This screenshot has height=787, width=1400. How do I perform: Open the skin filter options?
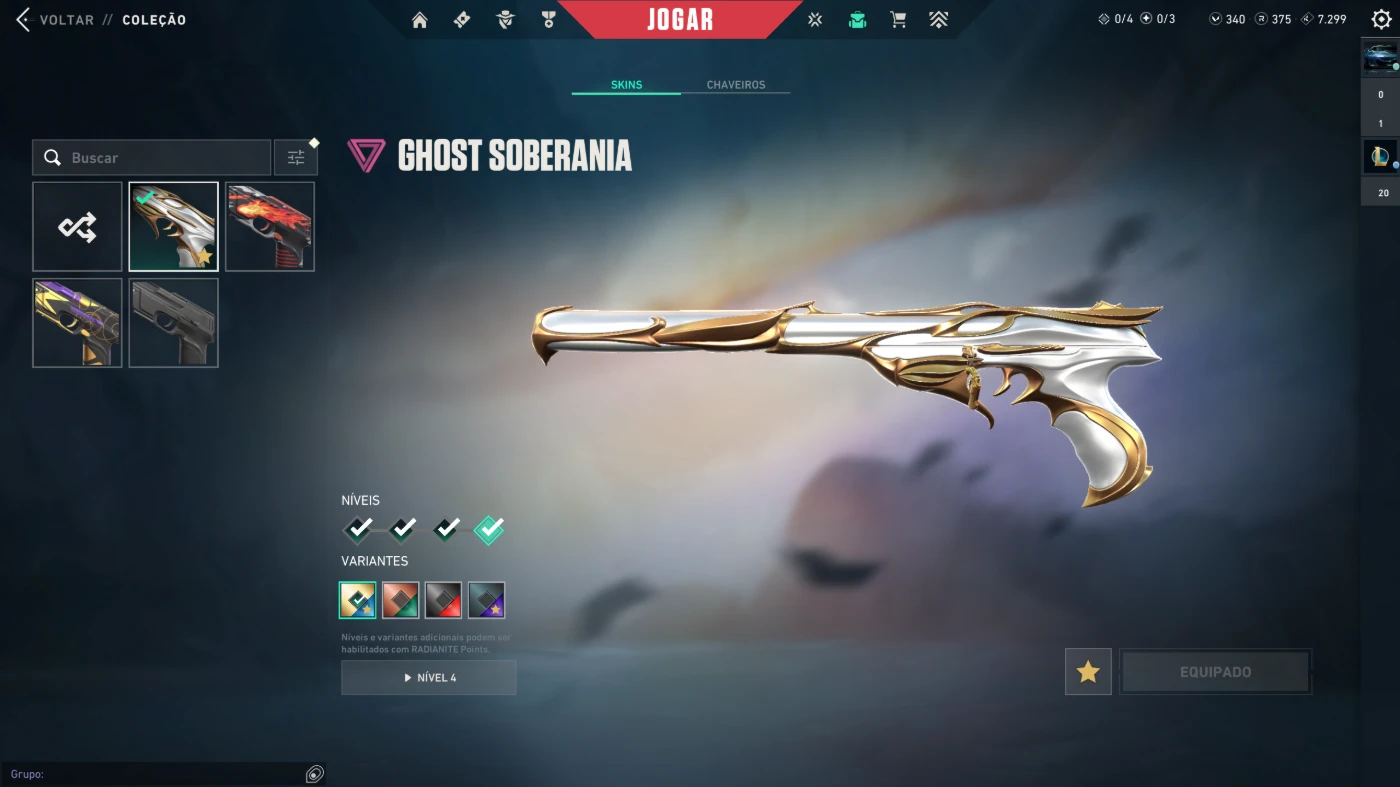coord(296,158)
